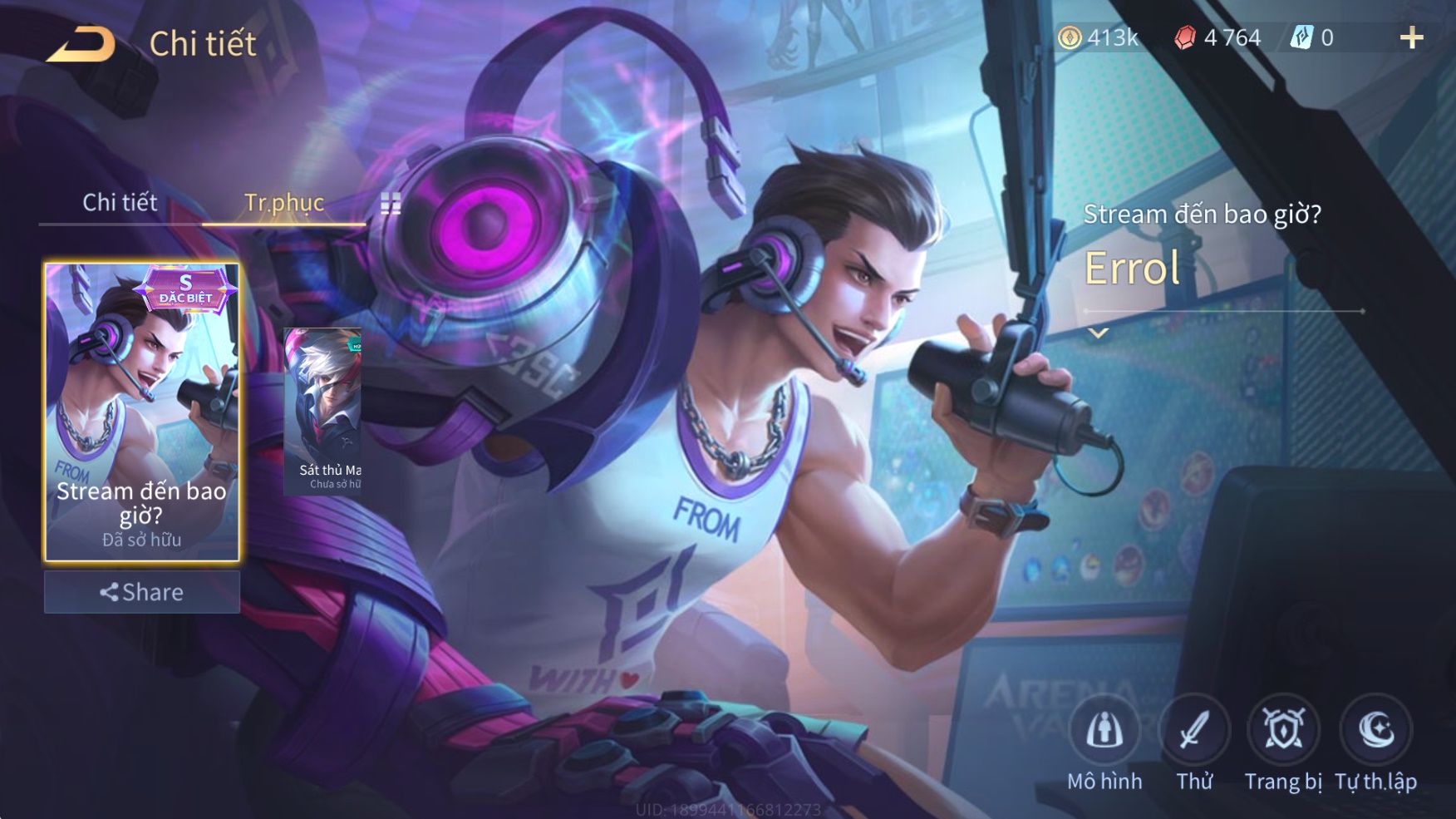
Task: Go back using the arrow button
Action: 81,44
